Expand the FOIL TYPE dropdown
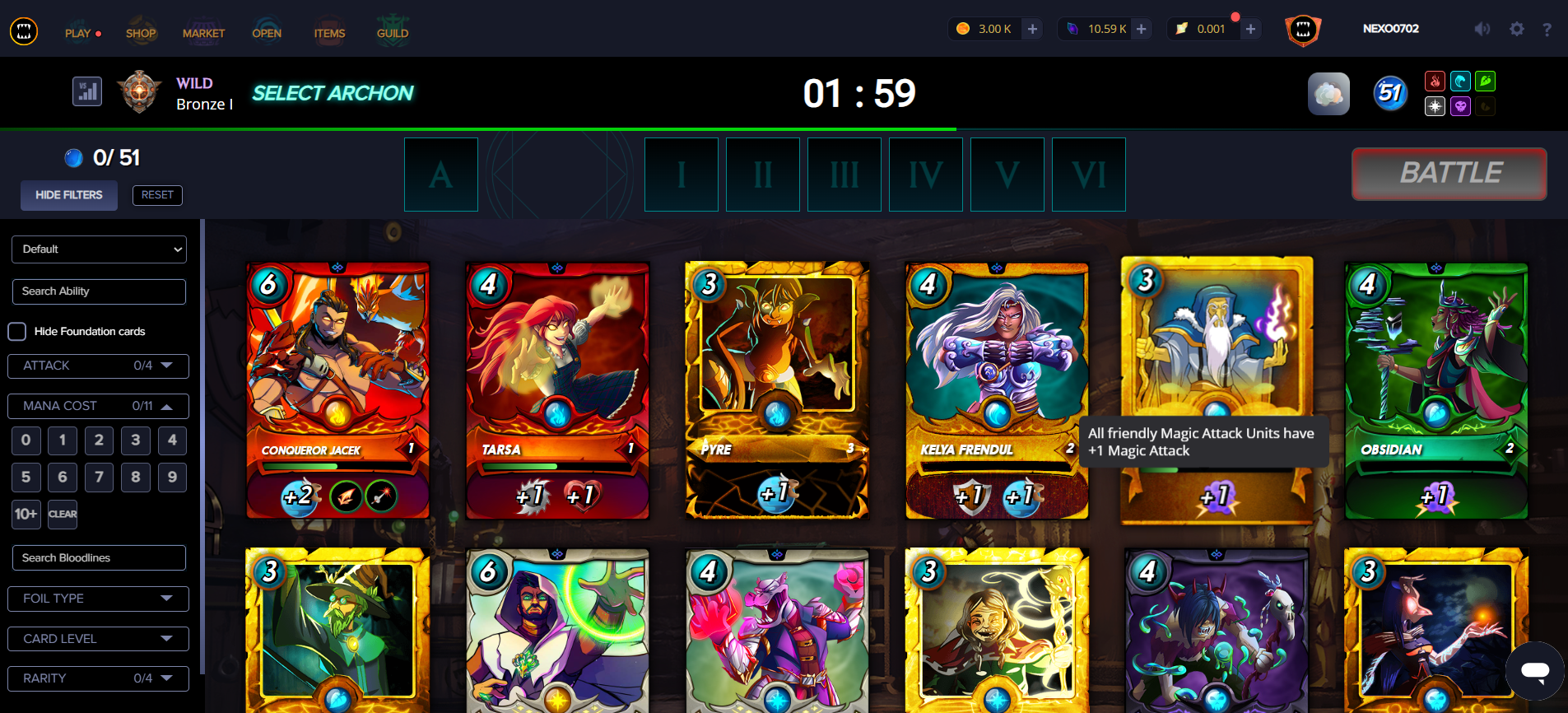 click(98, 599)
